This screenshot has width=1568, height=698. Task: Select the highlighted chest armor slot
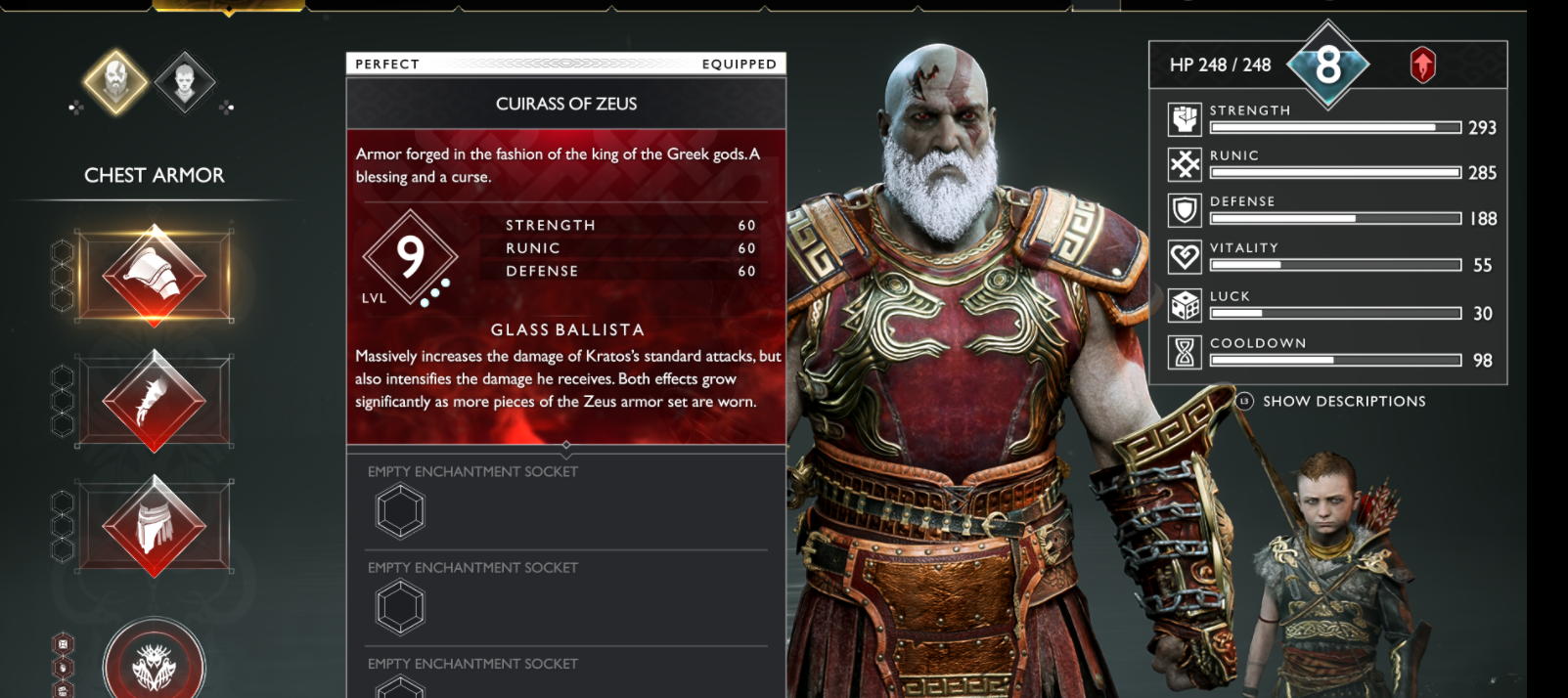pyautogui.click(x=154, y=275)
